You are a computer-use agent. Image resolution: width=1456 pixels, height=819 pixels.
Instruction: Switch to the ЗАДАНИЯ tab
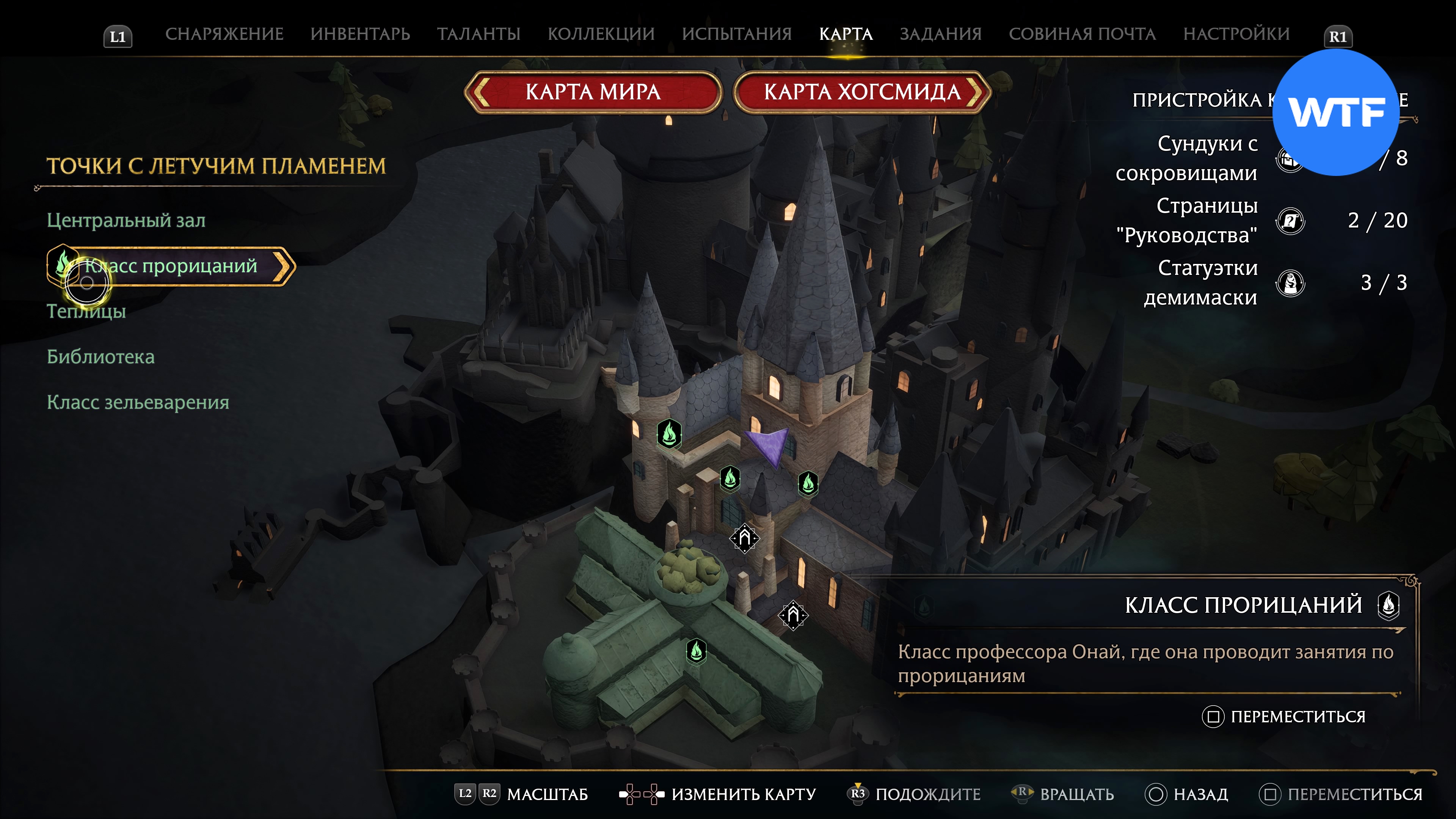click(x=940, y=35)
